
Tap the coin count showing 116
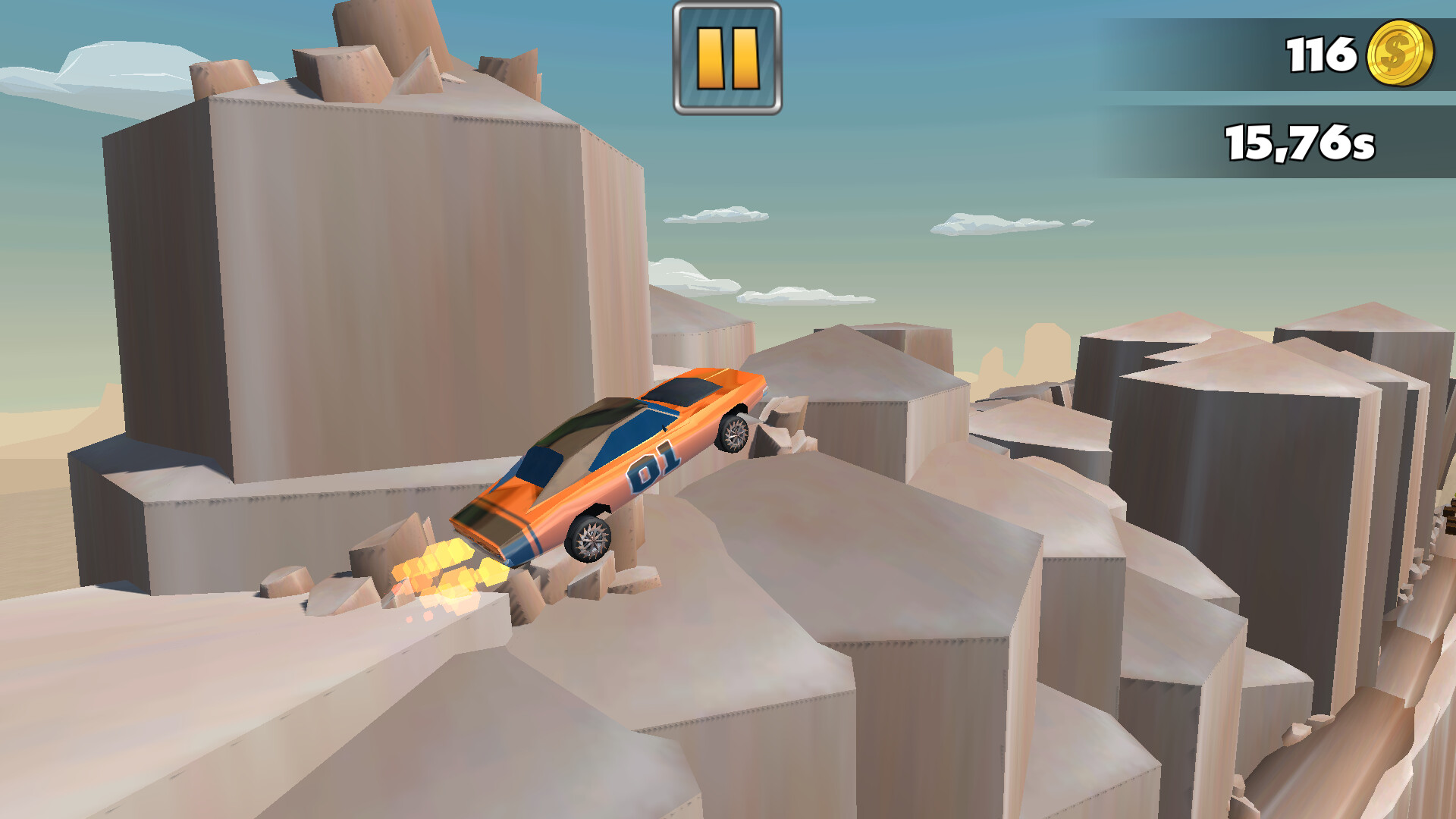(x=1319, y=53)
